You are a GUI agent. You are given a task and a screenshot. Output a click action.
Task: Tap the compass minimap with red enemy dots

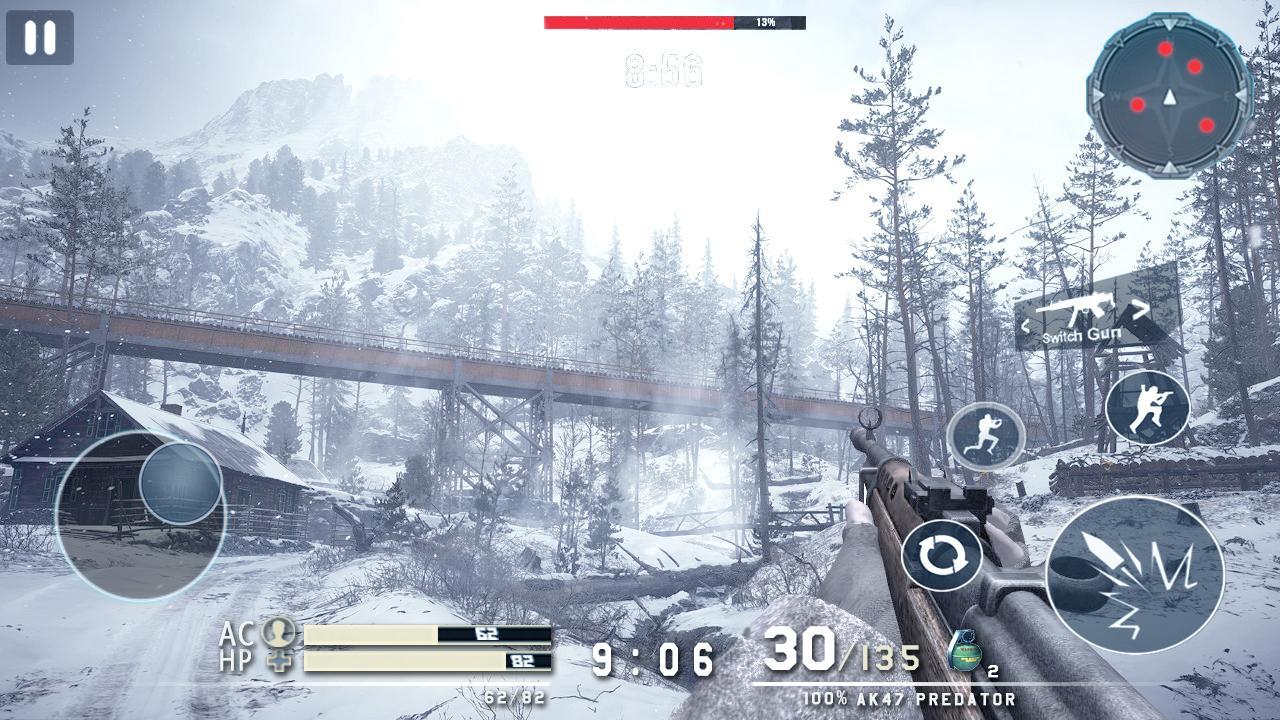point(1168,97)
